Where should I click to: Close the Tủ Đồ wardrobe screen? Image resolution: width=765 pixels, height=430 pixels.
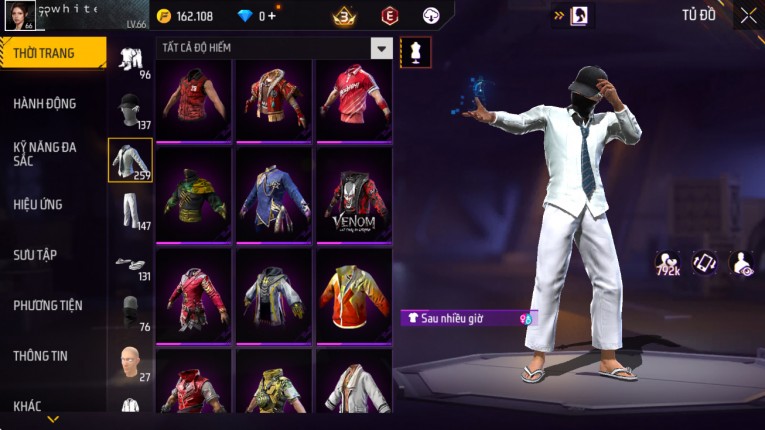tap(748, 15)
